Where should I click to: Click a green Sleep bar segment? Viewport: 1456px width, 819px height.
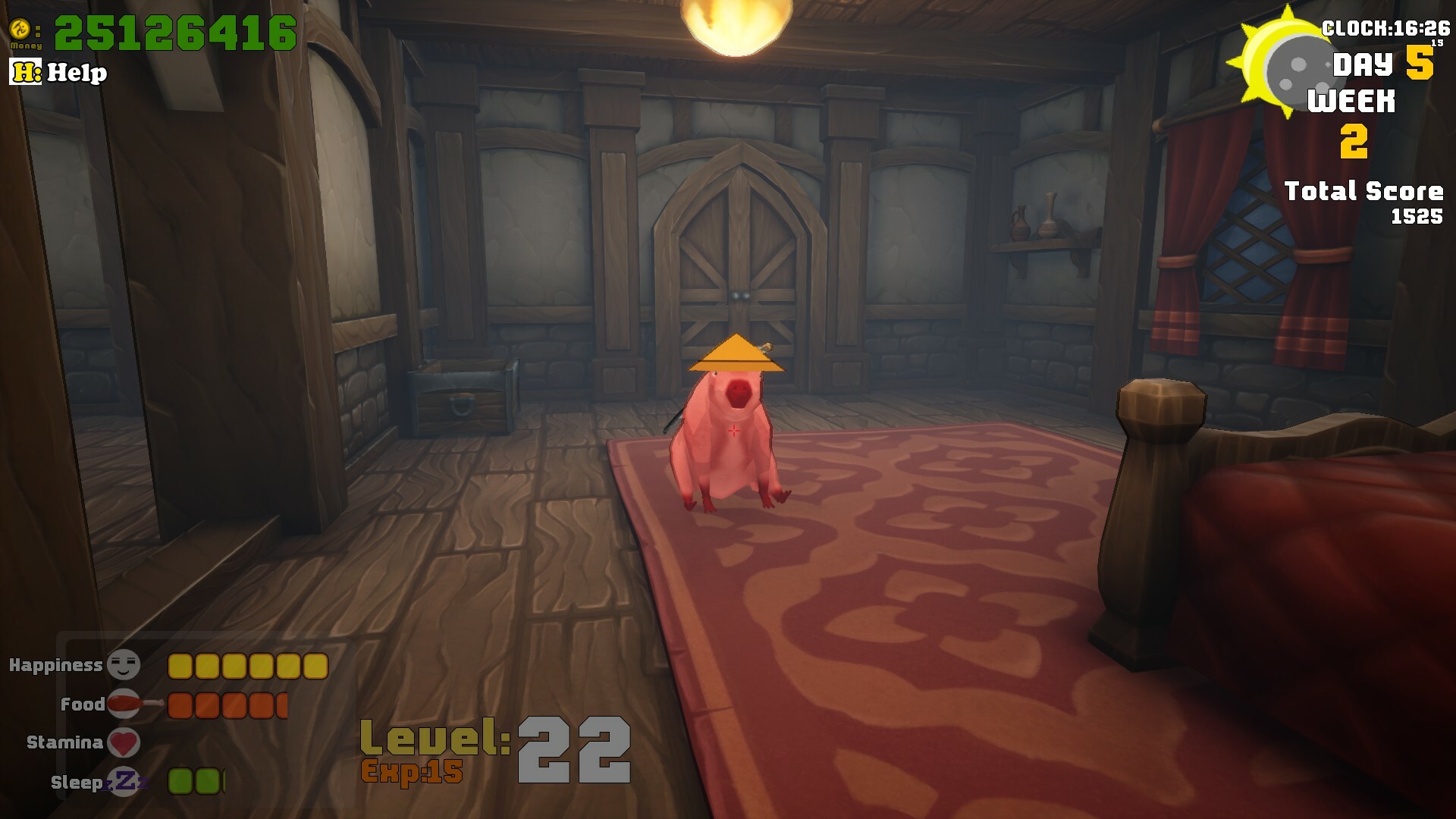(x=182, y=779)
